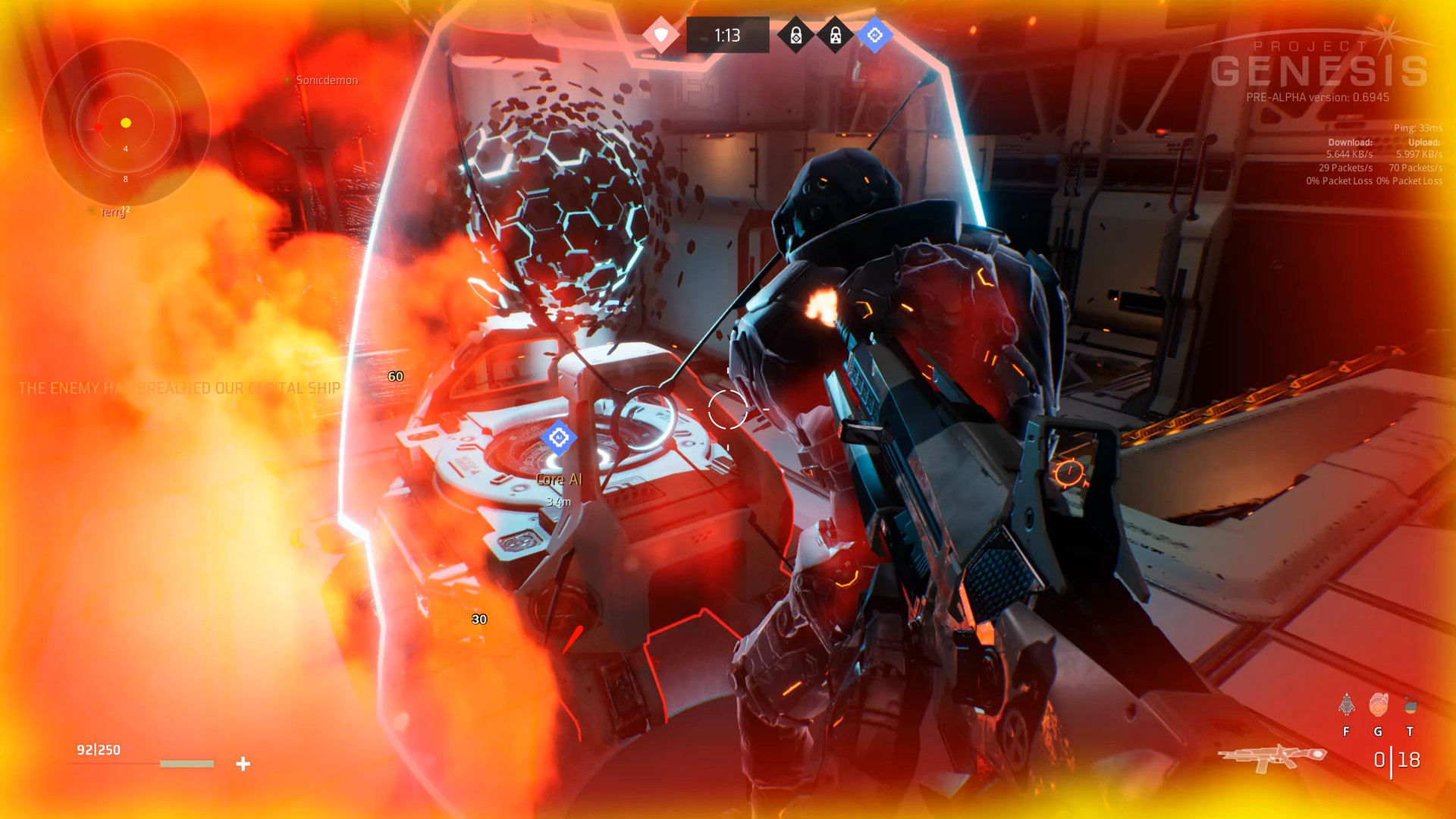The width and height of the screenshot is (1456, 819).
Task: Click the locked skull objective diamond
Action: pos(835,35)
